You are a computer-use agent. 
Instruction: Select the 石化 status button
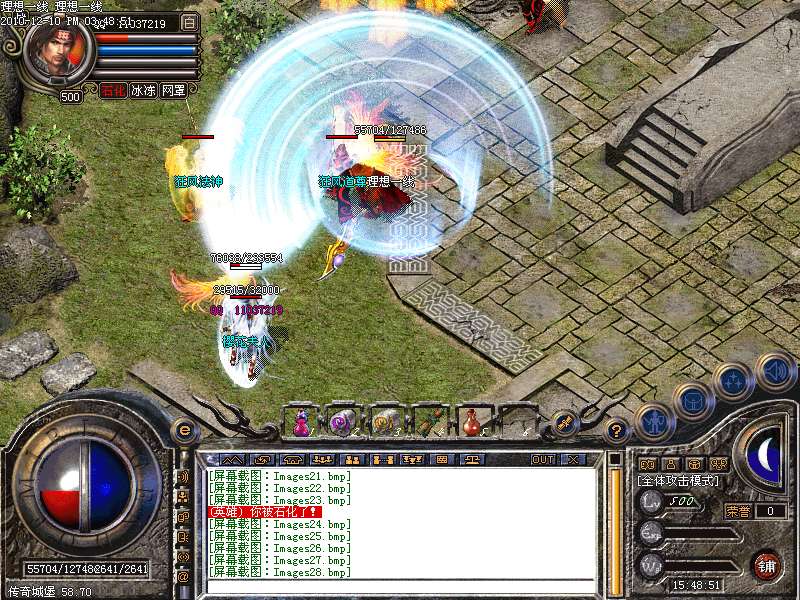pos(115,90)
